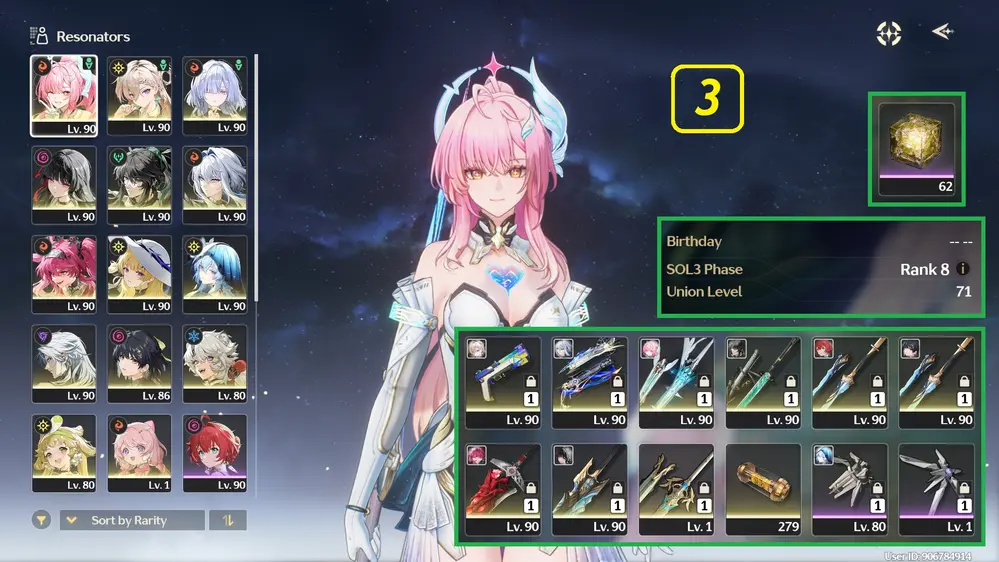This screenshot has height=562, width=999.
Task: Click the back arrow in the top corner
Action: tap(942, 32)
